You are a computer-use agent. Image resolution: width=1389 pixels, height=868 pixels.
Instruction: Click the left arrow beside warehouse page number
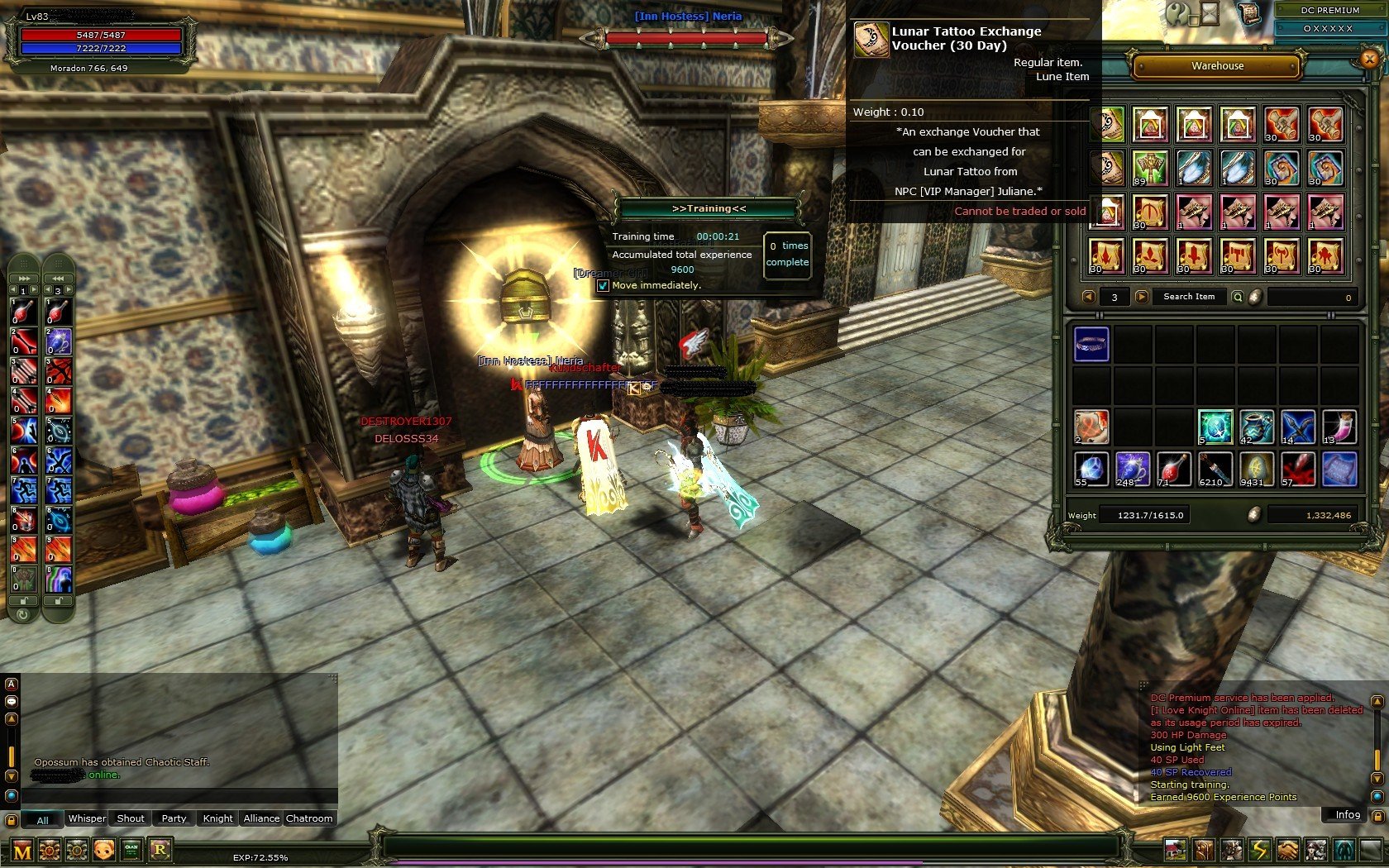coord(1090,297)
